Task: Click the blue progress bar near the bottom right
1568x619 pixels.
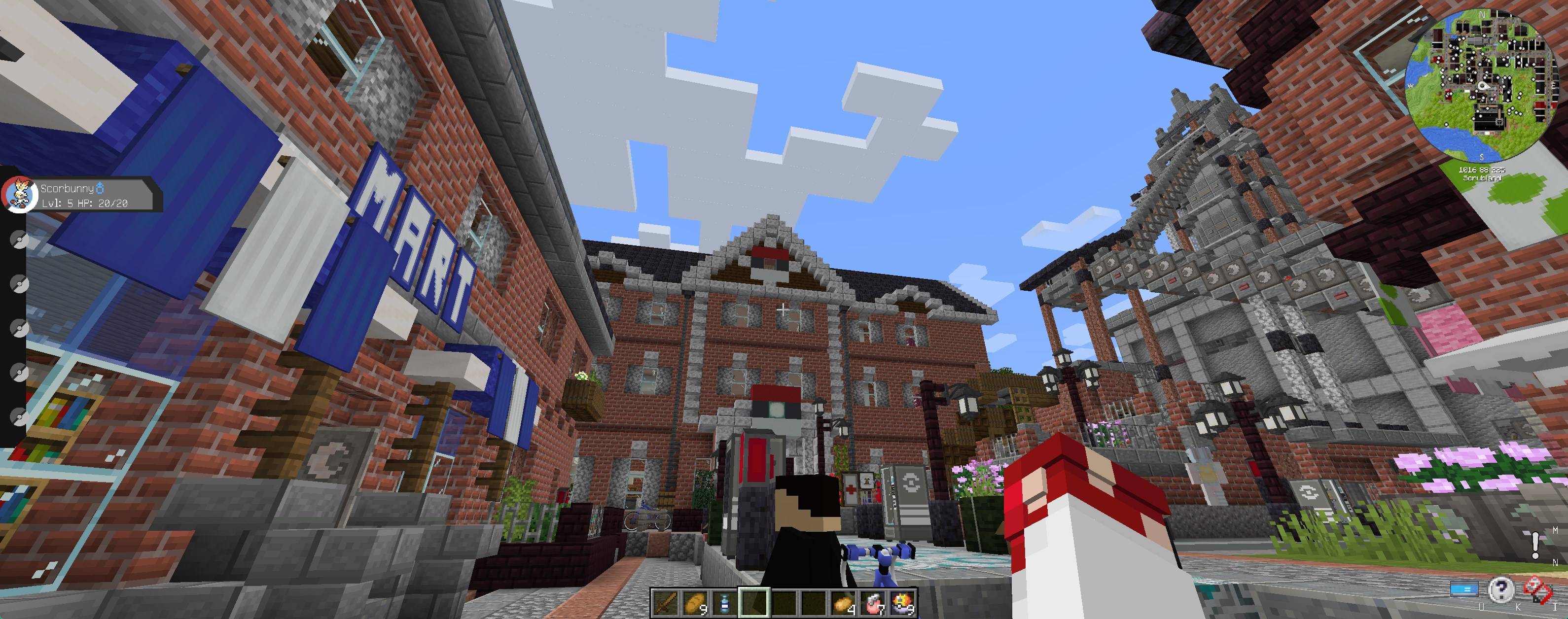Action: click(1464, 589)
